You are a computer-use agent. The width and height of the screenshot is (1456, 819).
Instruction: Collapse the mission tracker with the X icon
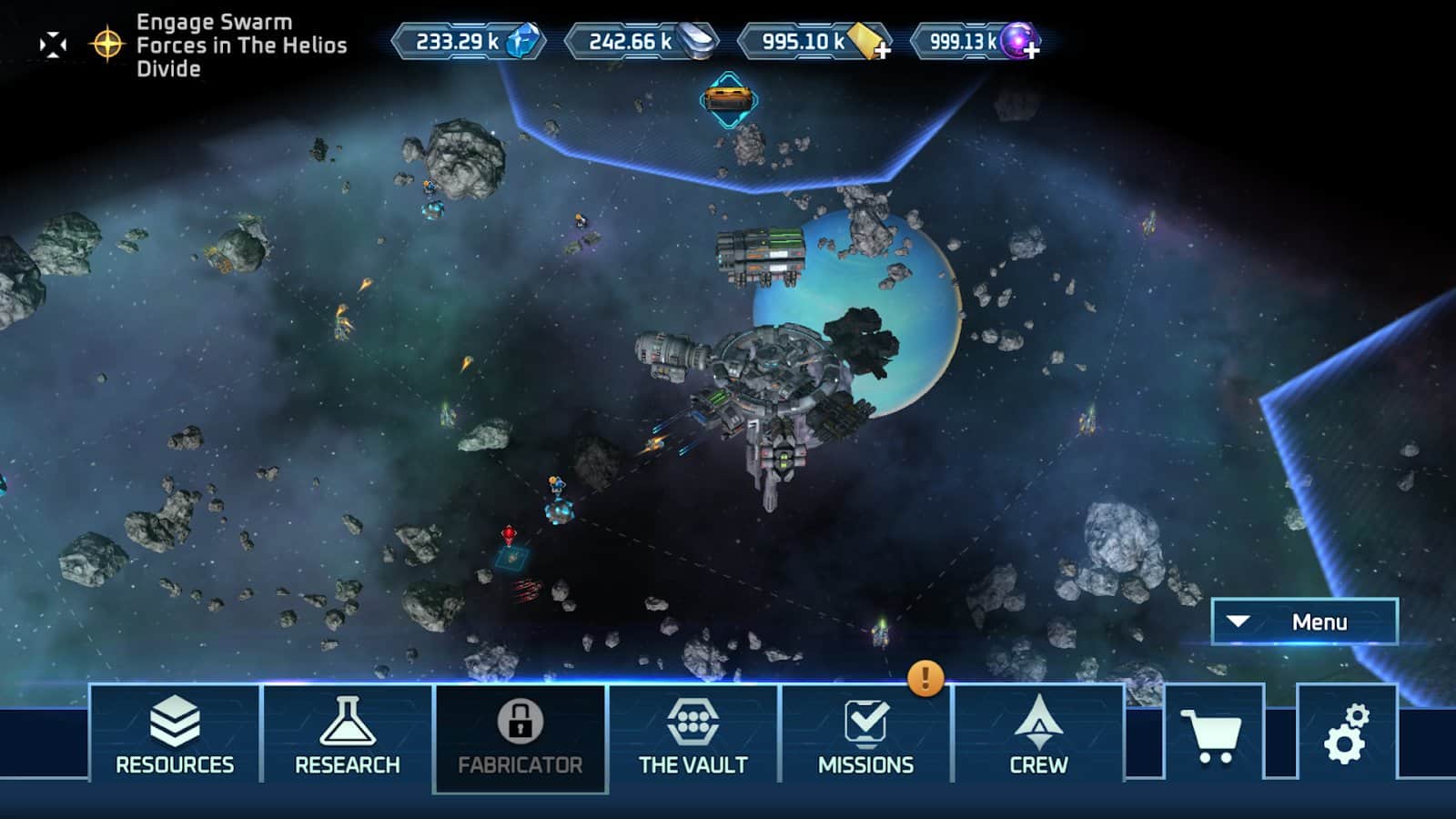point(52,41)
